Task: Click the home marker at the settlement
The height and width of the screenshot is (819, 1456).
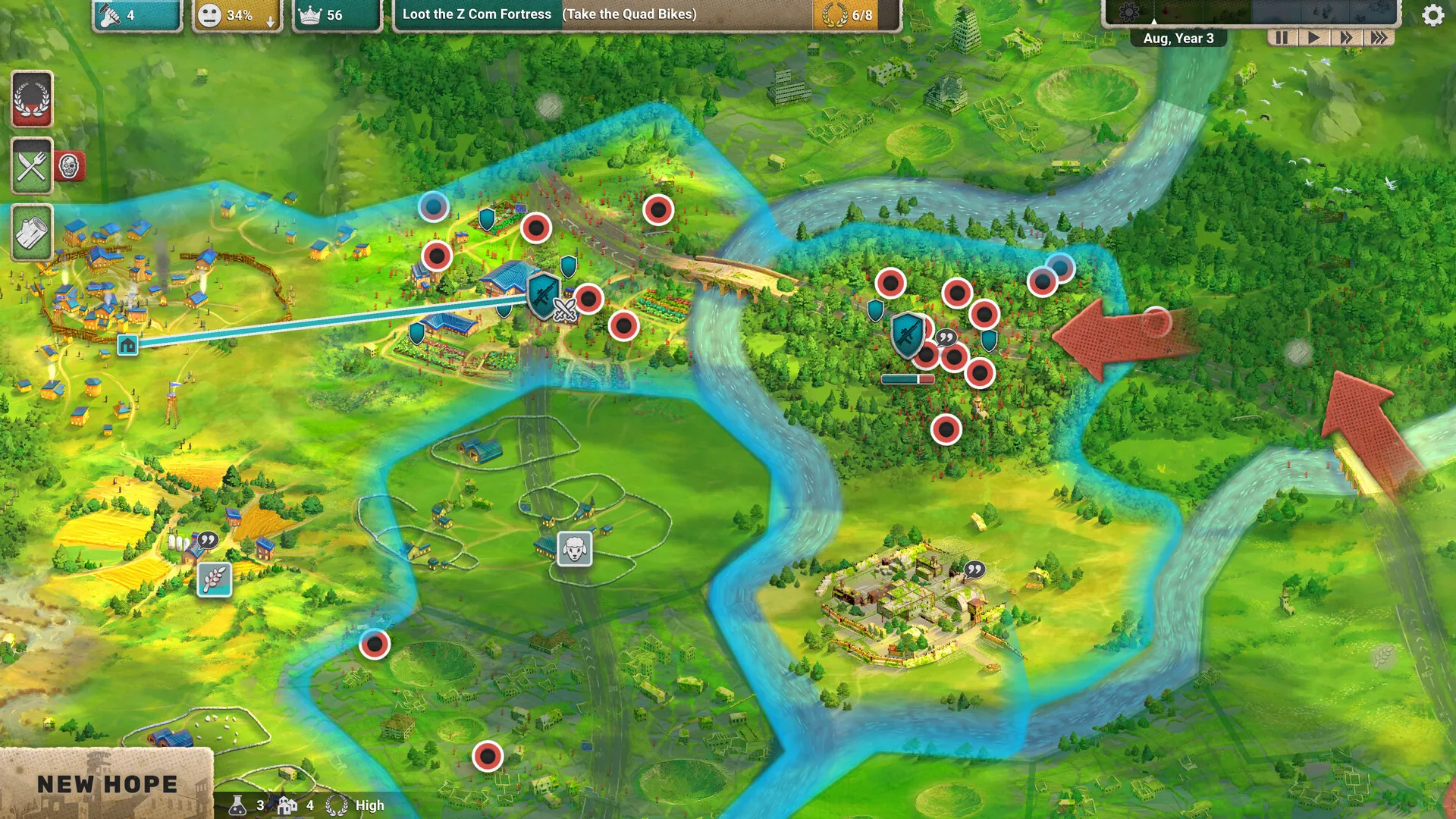Action: point(127,345)
